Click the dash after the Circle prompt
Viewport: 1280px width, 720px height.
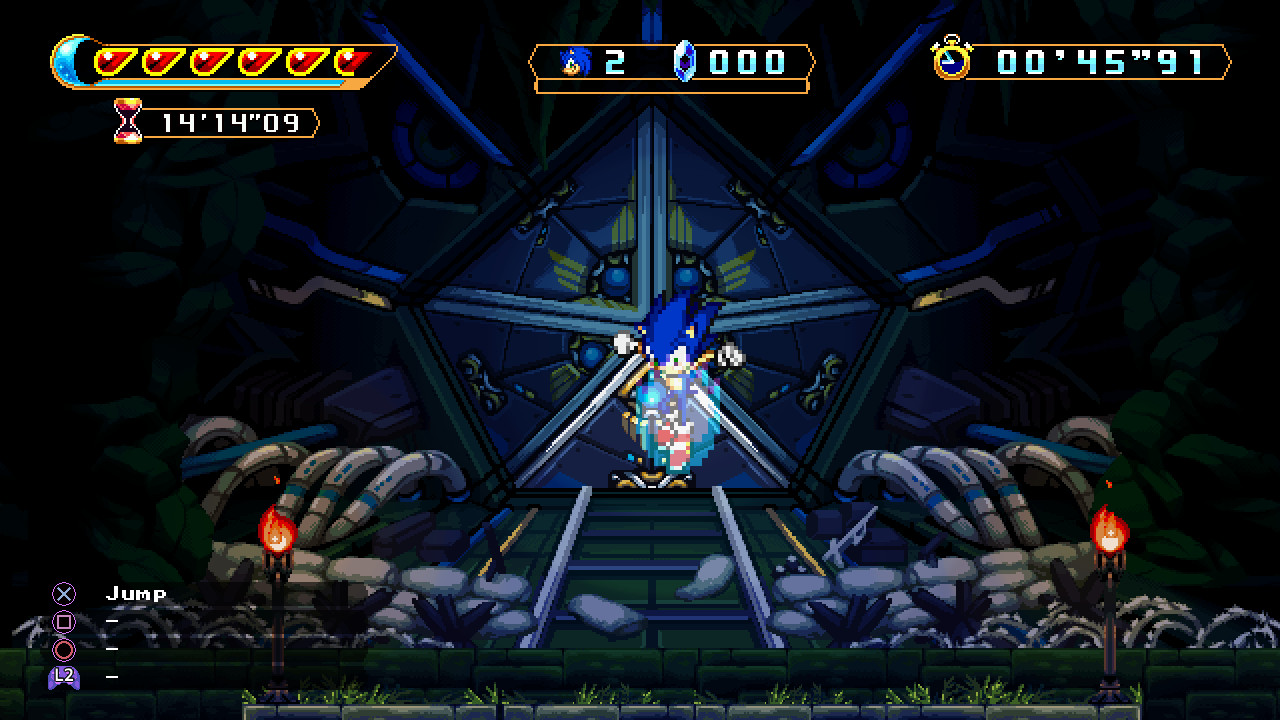pyautogui.click(x=110, y=650)
